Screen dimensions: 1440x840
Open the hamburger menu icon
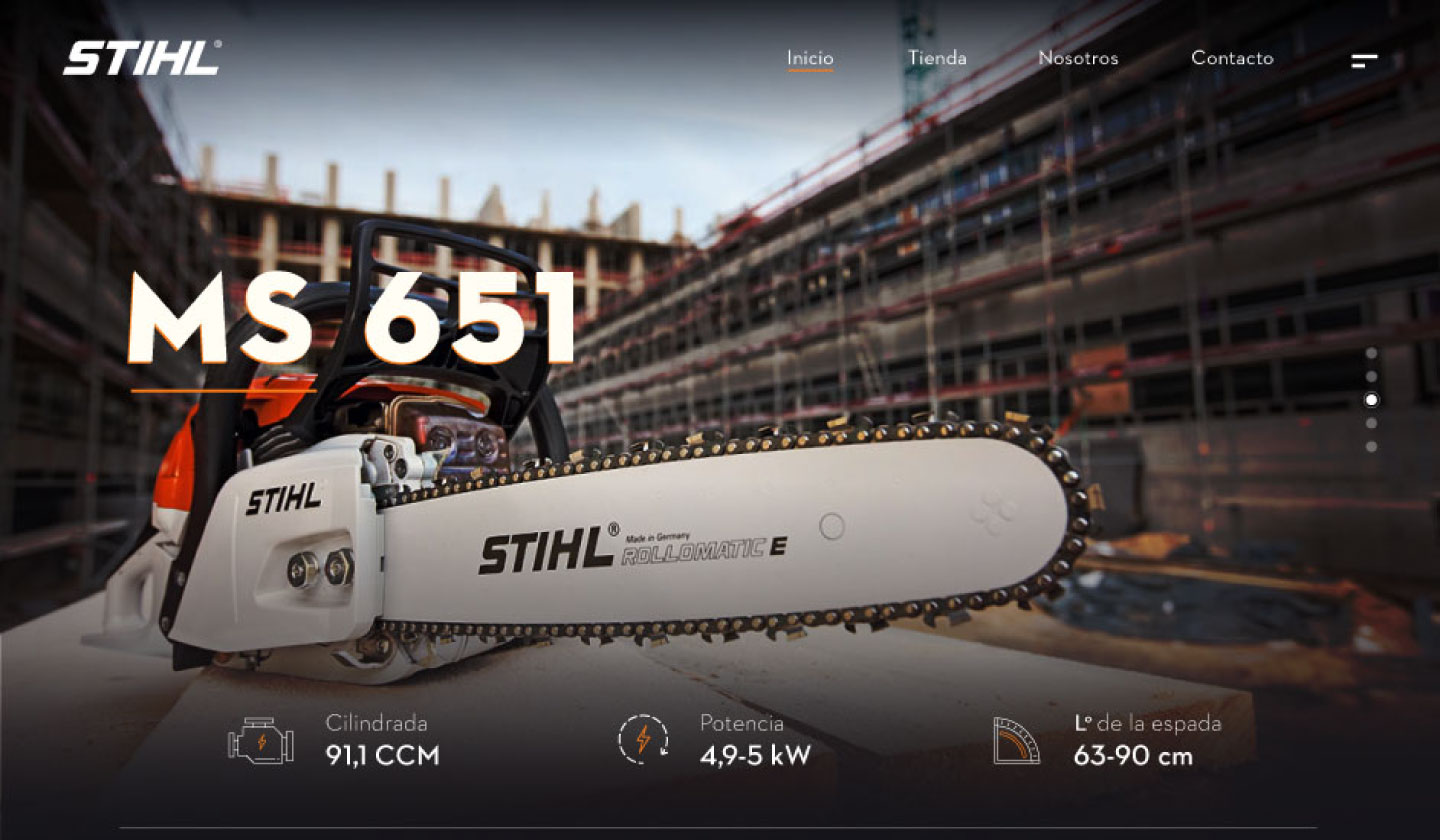pyautogui.click(x=1364, y=61)
